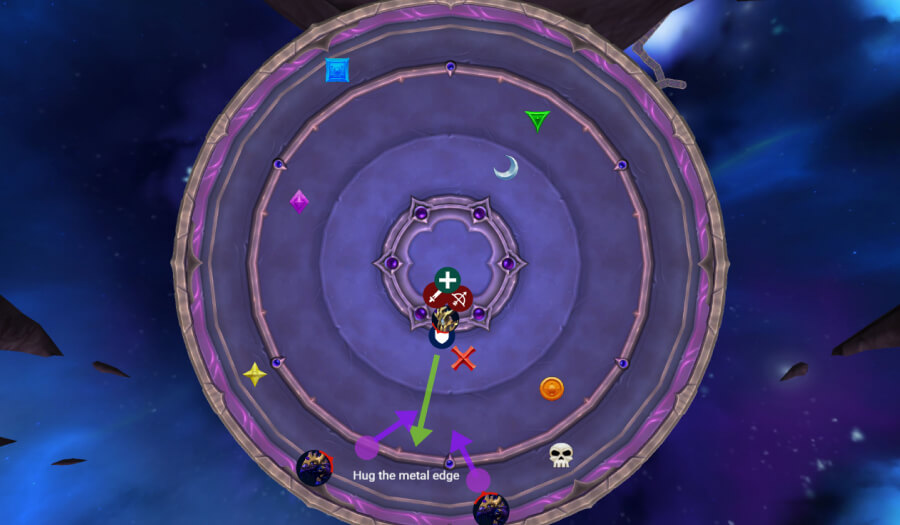Click the orange circle raid marker
Image resolution: width=900 pixels, height=525 pixels.
(x=551, y=388)
